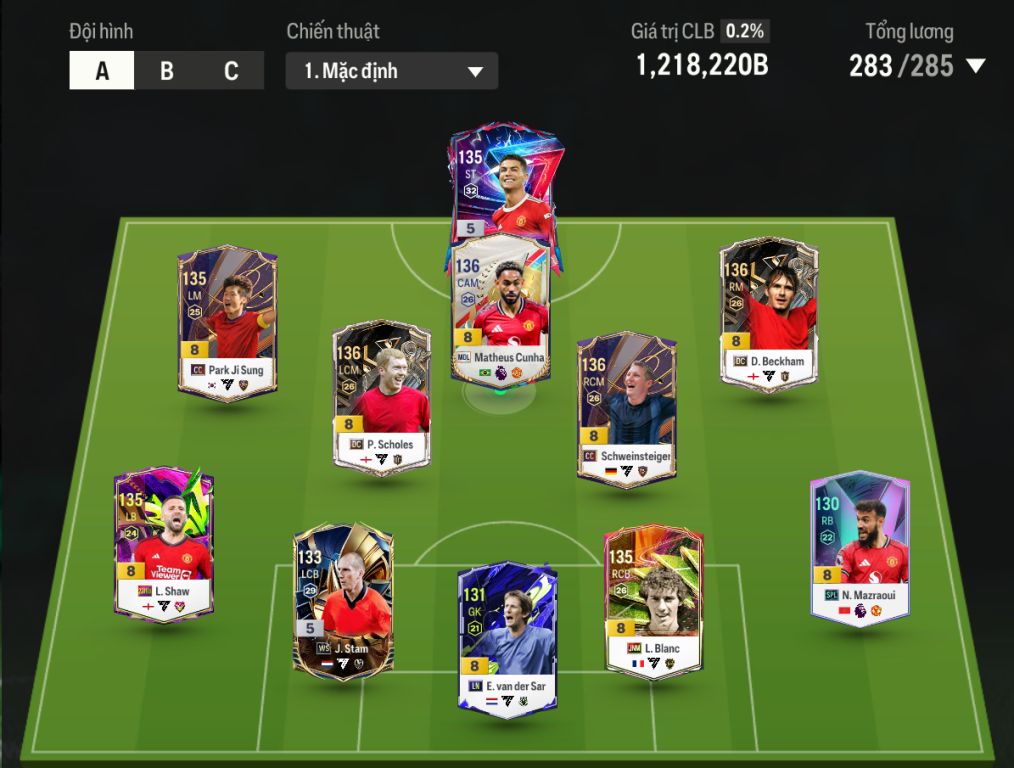Viewport: 1014px width, 768px height.
Task: Select J. Stam's LCB card
Action: coord(342,600)
